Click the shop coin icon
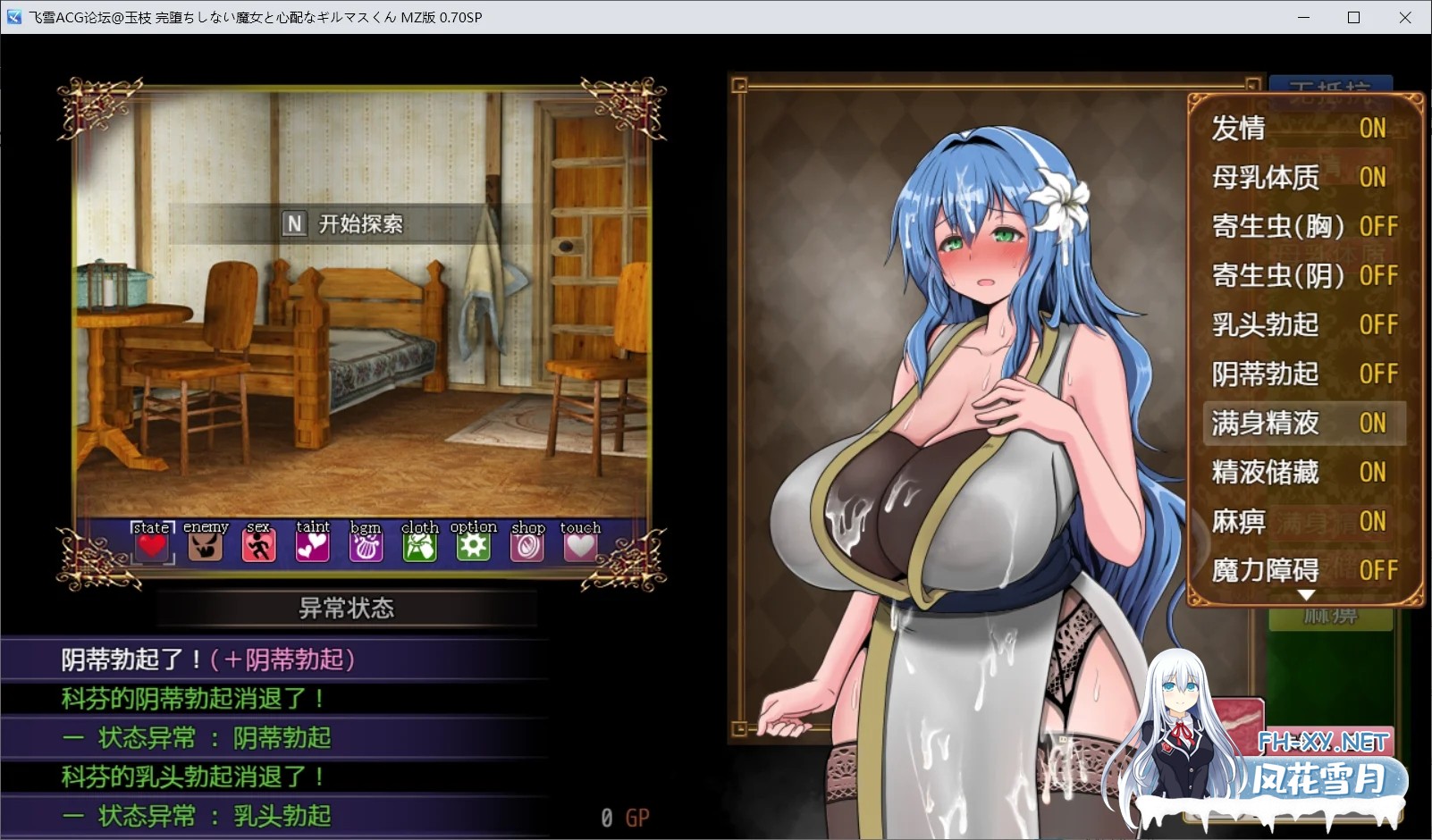 [526, 543]
